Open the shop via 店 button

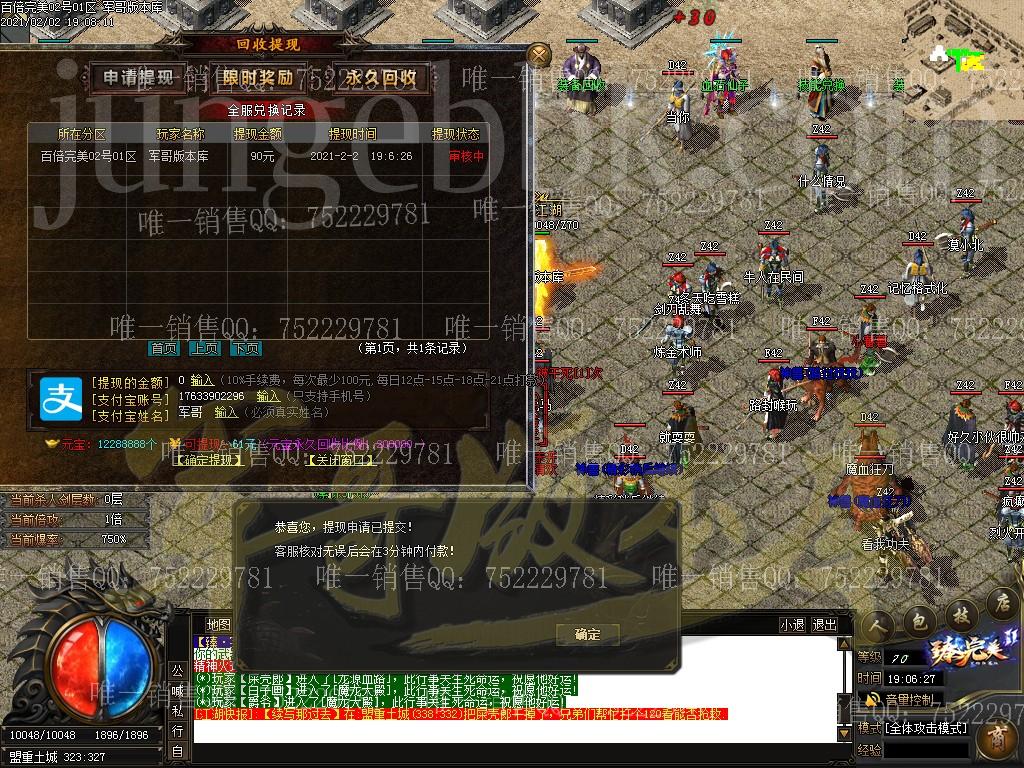point(1000,602)
